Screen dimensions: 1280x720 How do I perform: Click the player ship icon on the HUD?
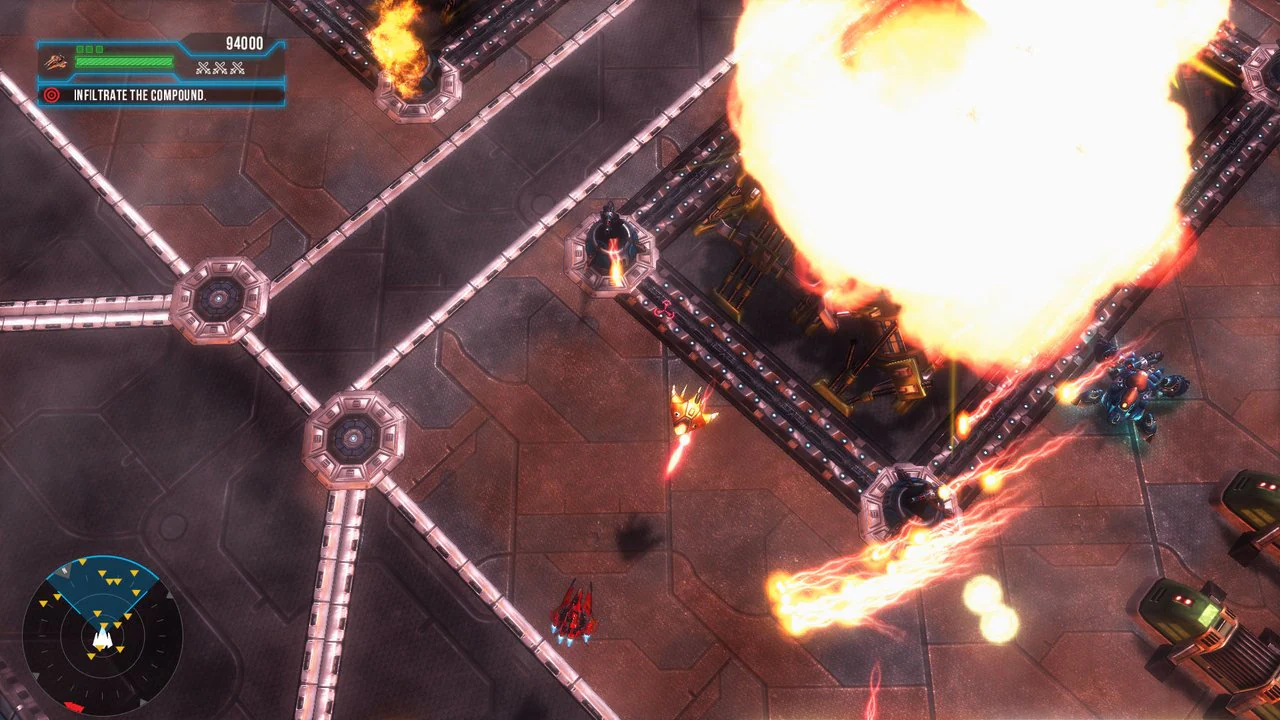[x=57, y=63]
